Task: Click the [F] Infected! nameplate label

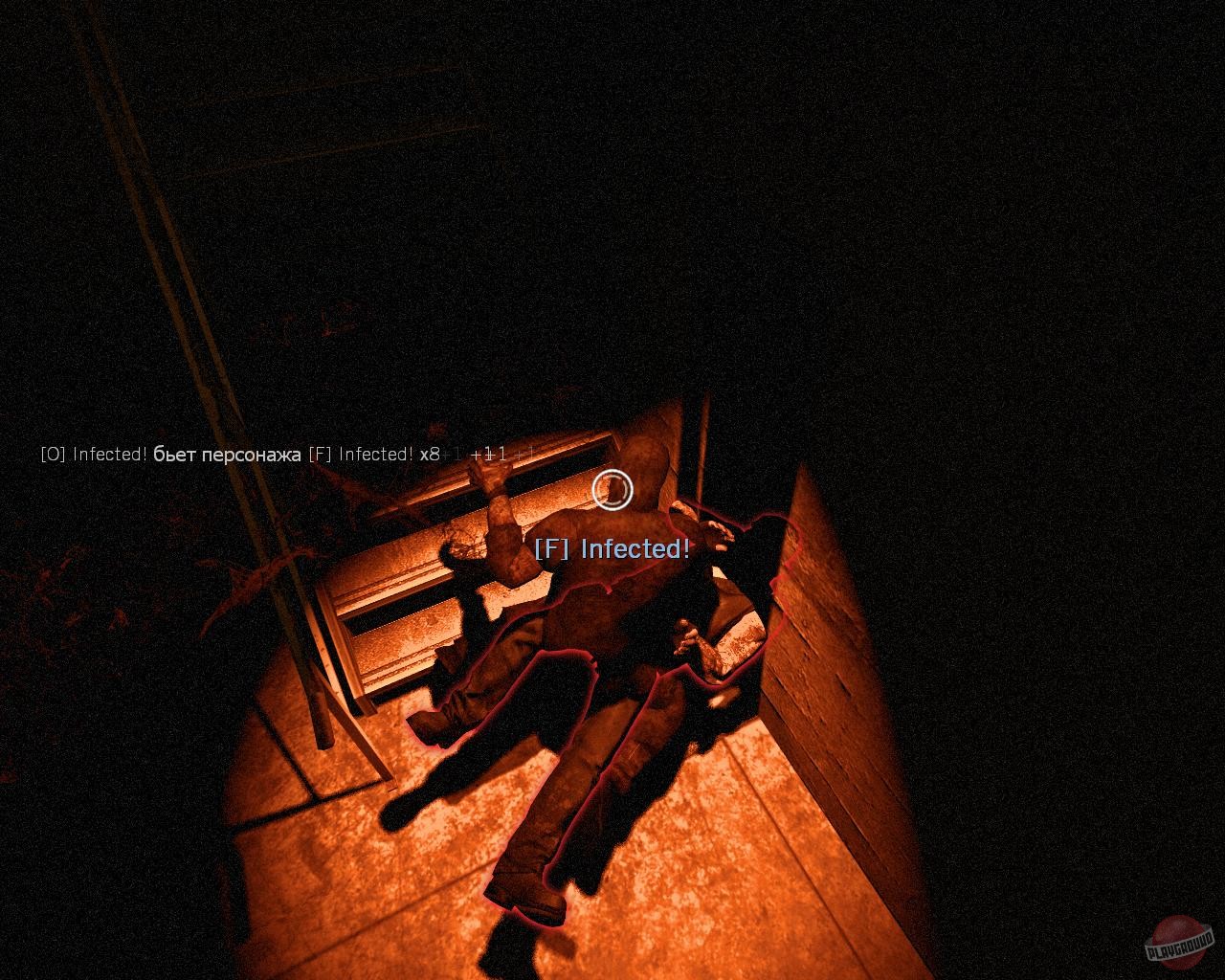Action: coord(613,549)
